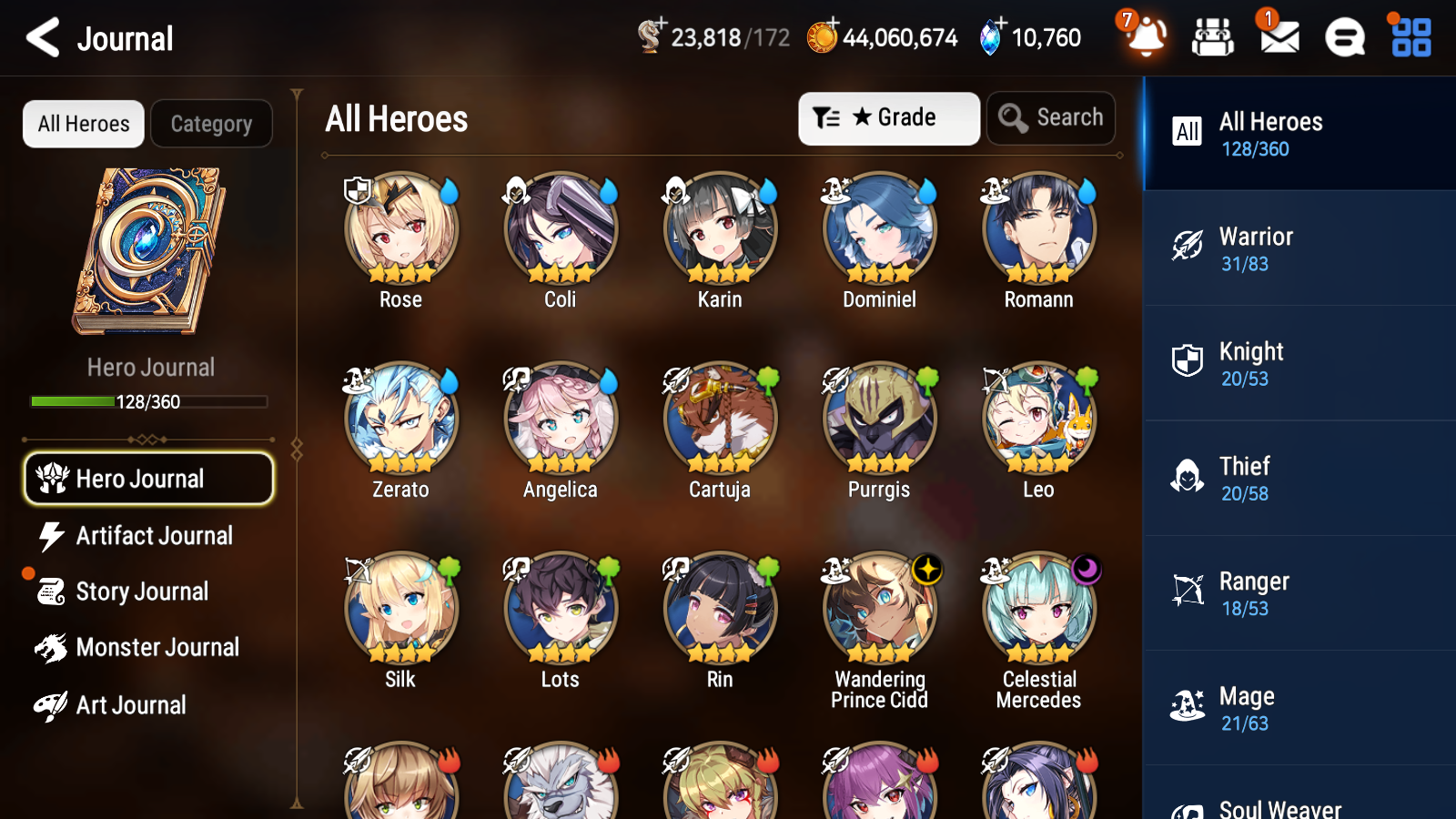Viewport: 1456px width, 819px height.
Task: Open the notification bell alerts
Action: point(1145,37)
